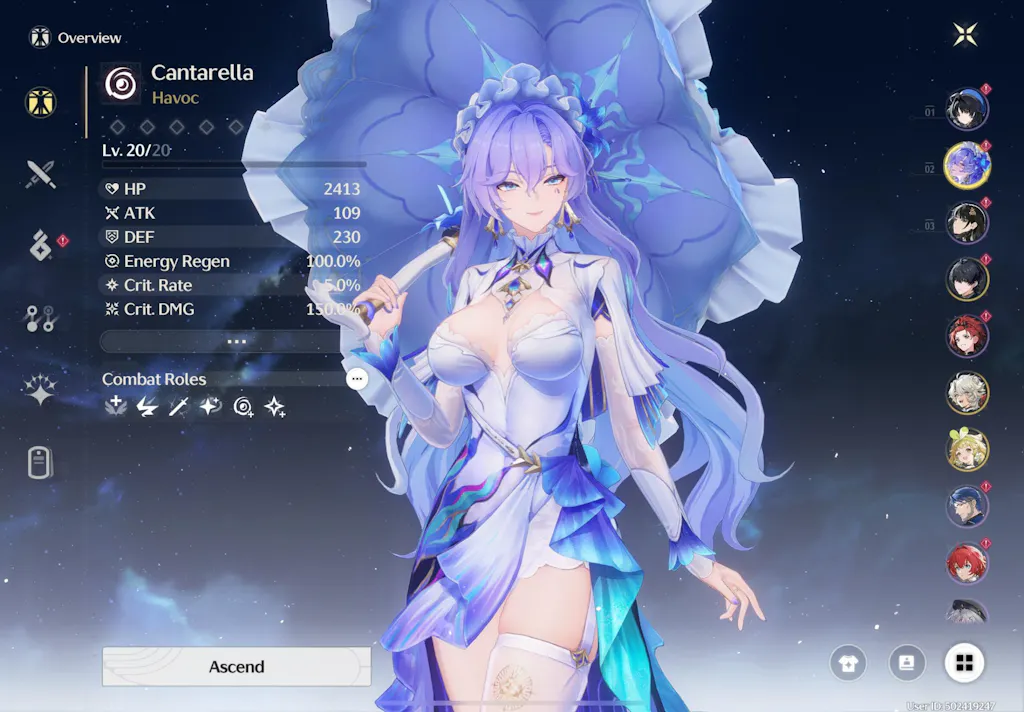Screen dimensions: 1024x712
Task: Click Cantarella's Havoc element icon
Action: (x=121, y=84)
